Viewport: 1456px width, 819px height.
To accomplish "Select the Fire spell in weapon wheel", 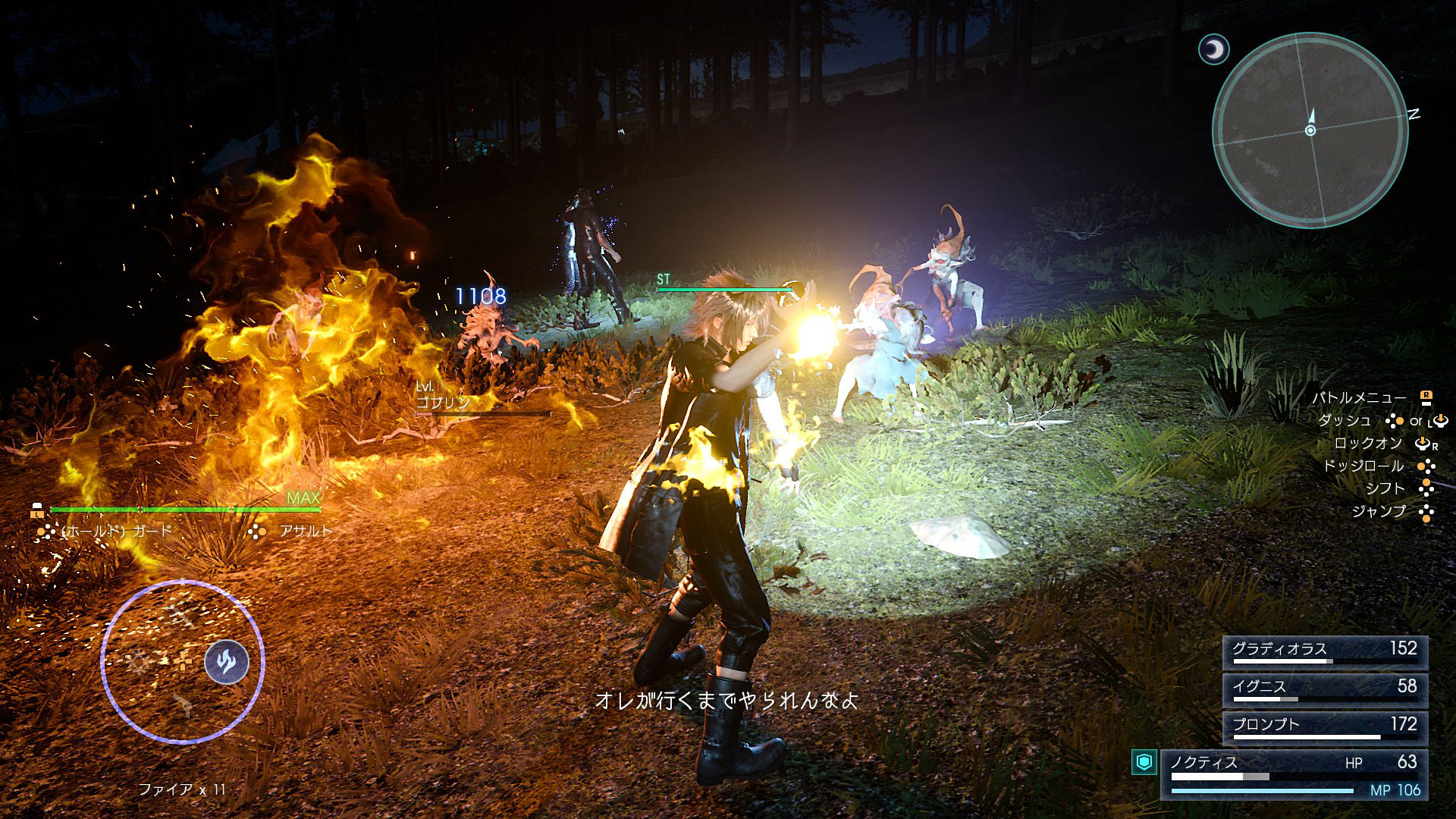I will coord(226,662).
